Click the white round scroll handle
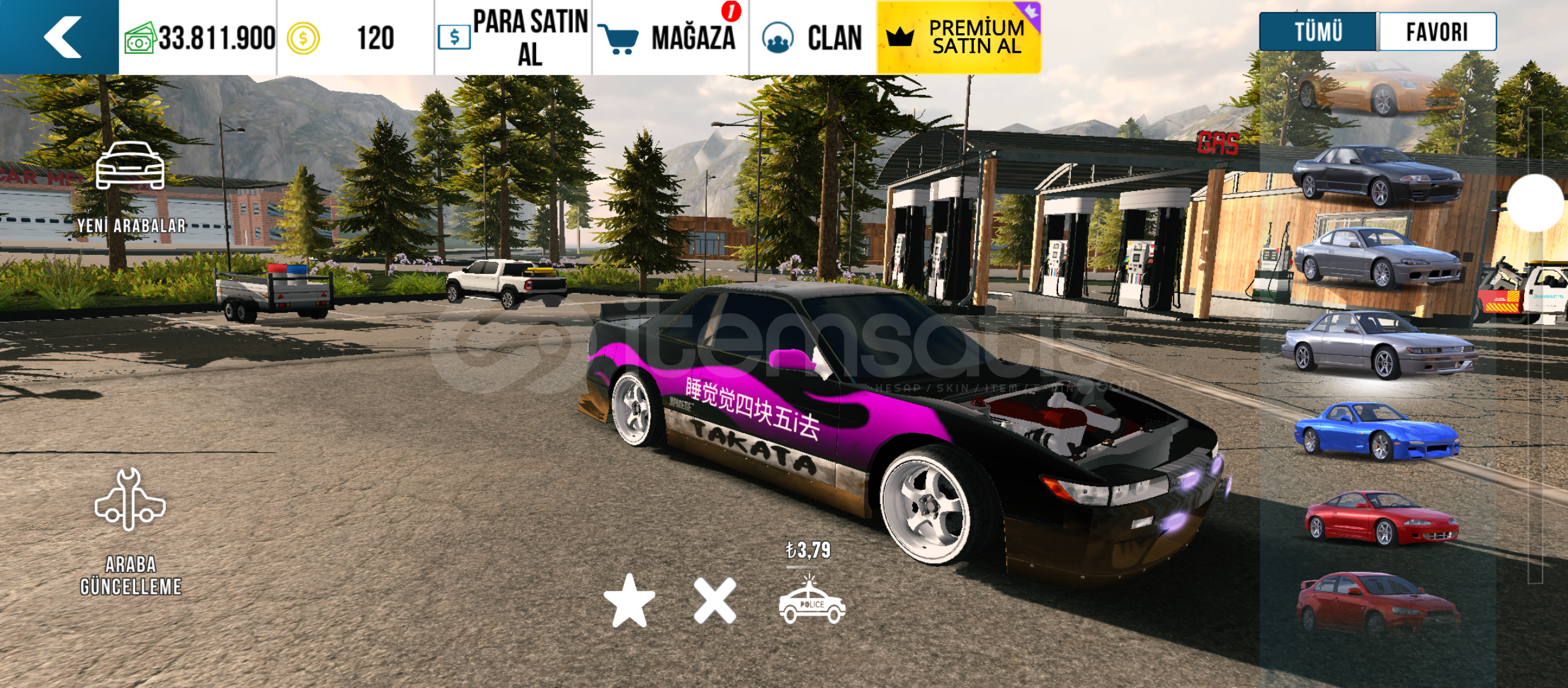The image size is (1568, 688). tap(1535, 203)
